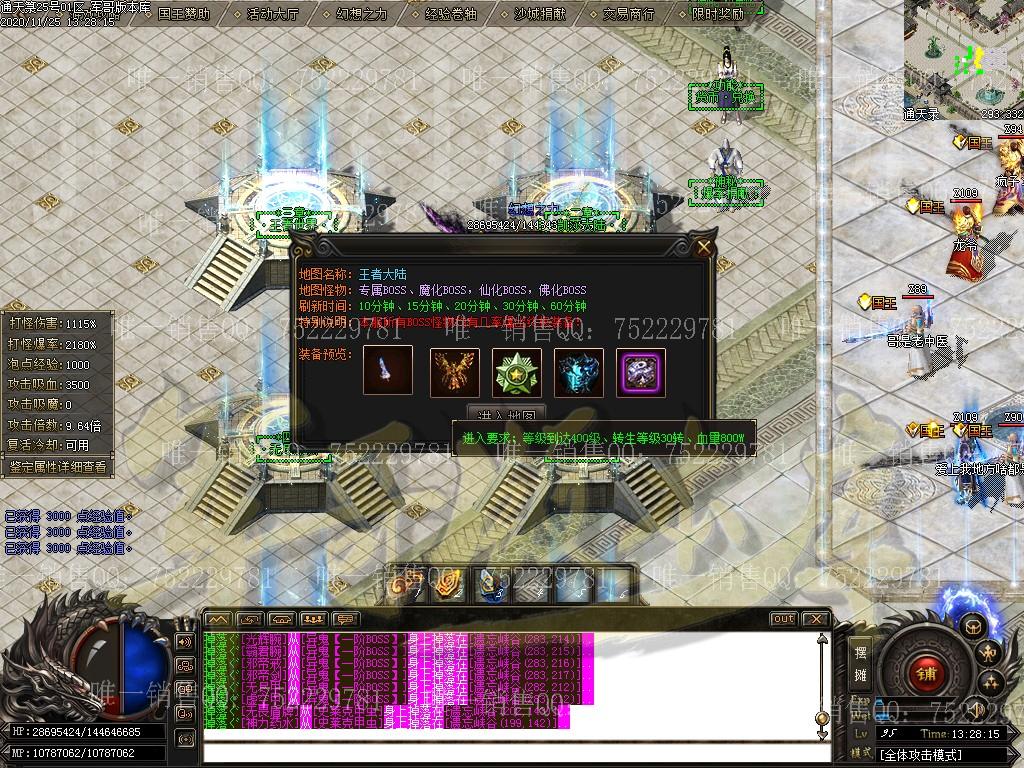Open the red 铺 shop button
Screen dimensions: 1024x768
pos(926,674)
